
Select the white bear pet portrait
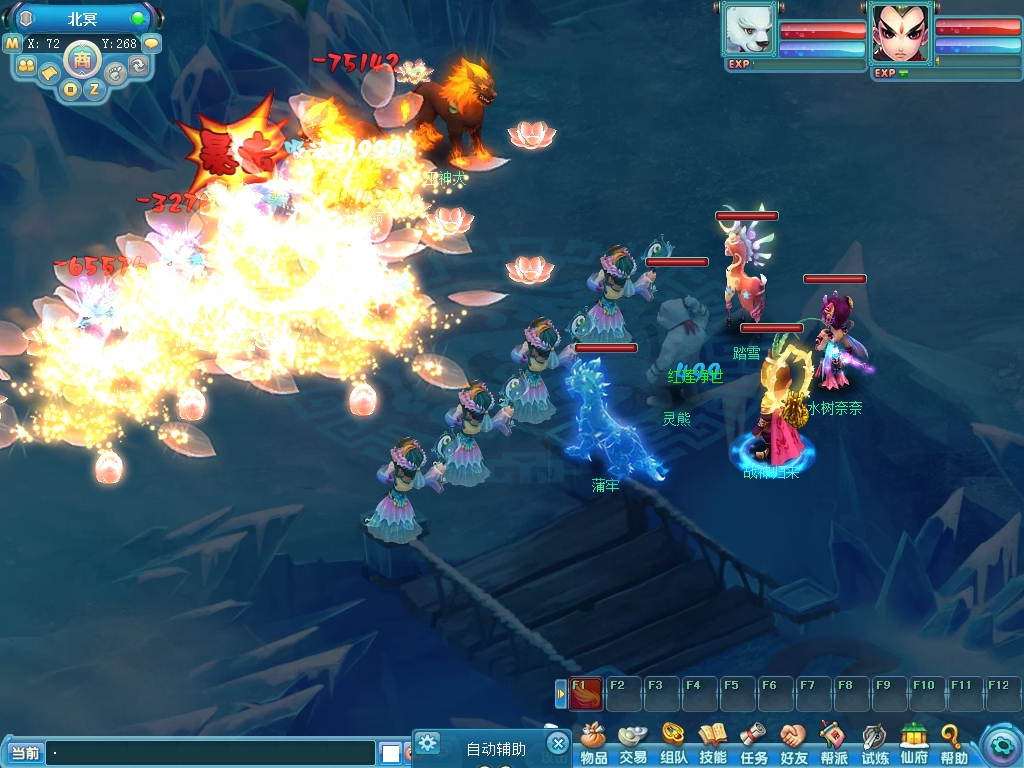(x=748, y=30)
